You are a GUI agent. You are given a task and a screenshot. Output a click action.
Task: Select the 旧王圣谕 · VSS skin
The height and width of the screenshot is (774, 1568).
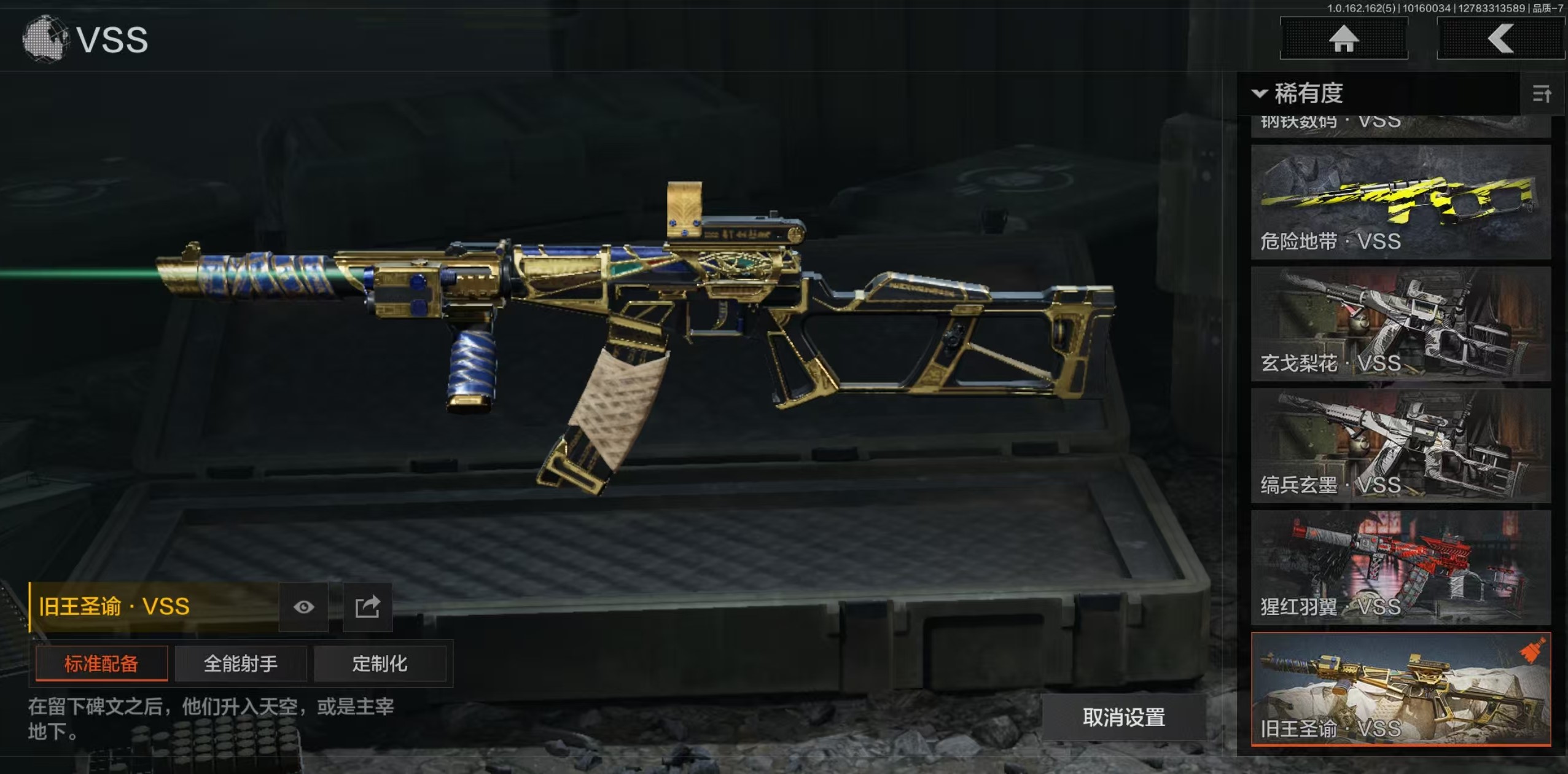[x=1400, y=689]
